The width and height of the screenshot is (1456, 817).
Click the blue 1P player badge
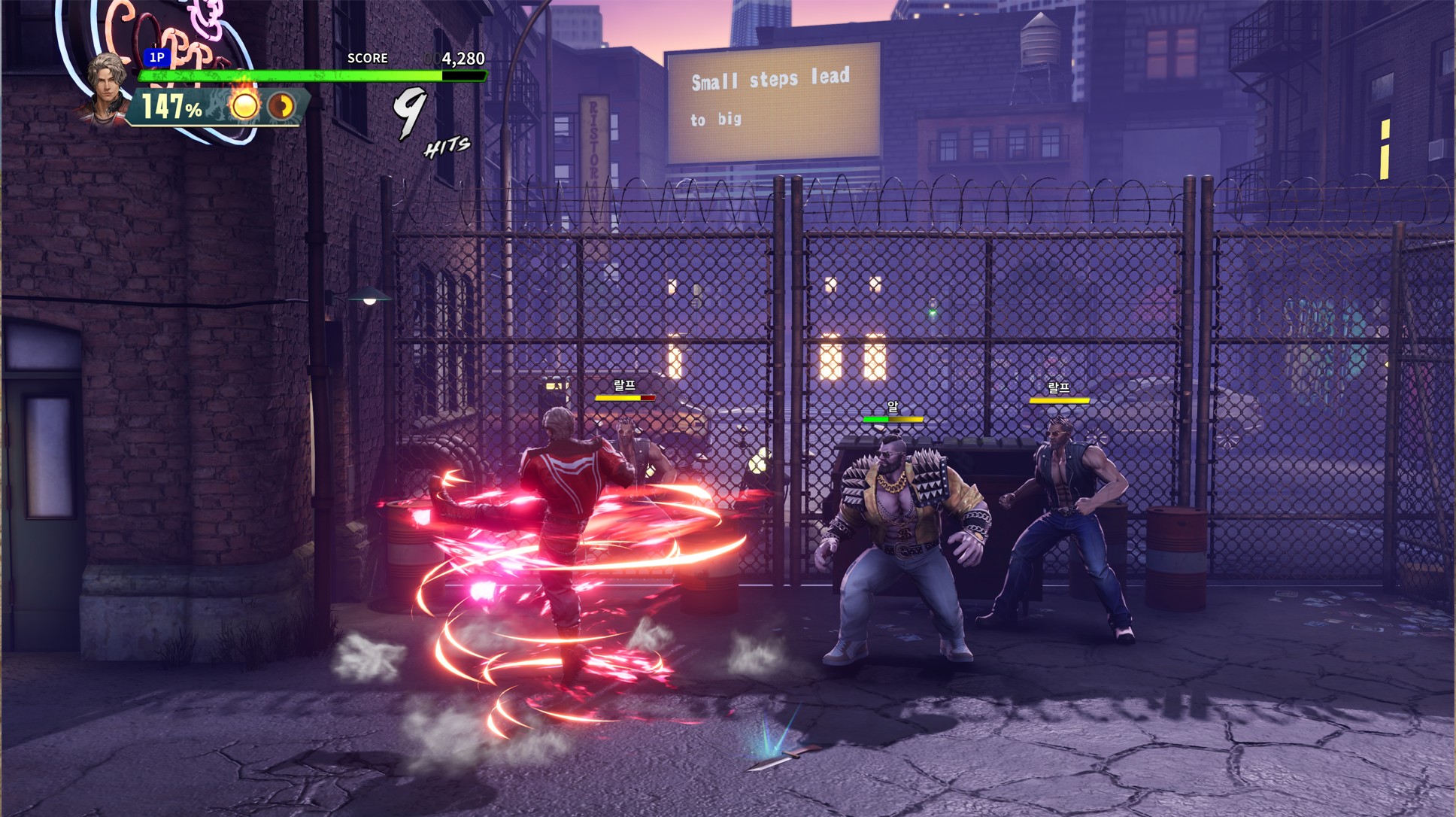pyautogui.click(x=156, y=57)
